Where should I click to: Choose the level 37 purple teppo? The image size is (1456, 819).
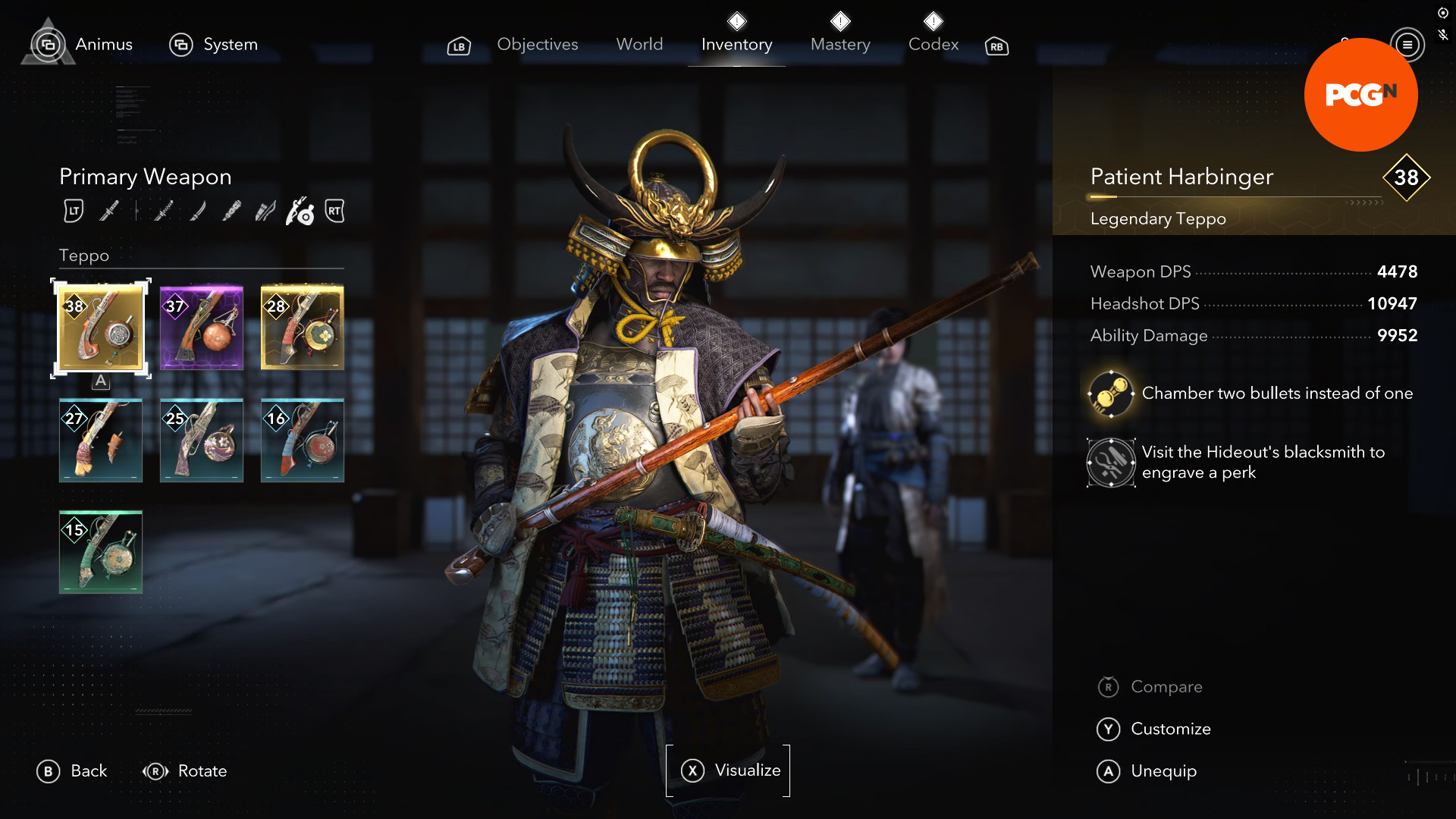tap(202, 328)
